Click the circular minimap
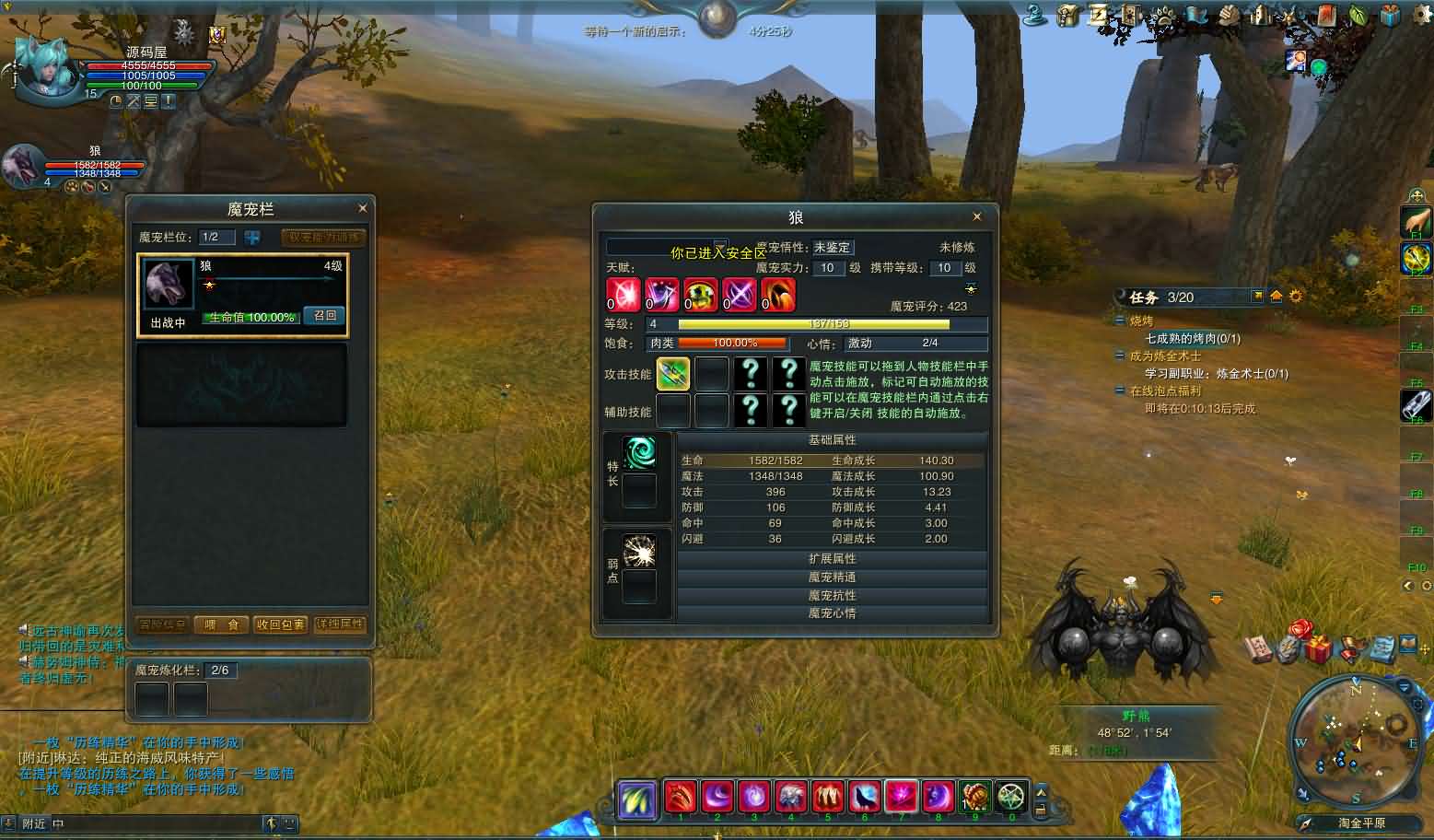The height and width of the screenshot is (840, 1434). [1356, 740]
